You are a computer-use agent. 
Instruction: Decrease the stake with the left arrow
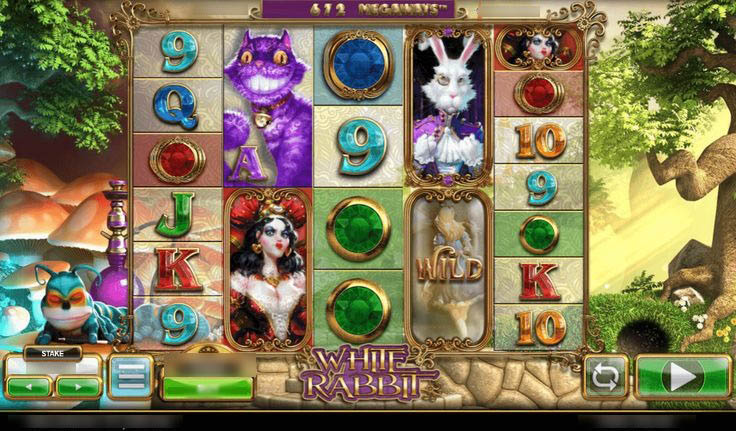29,386
